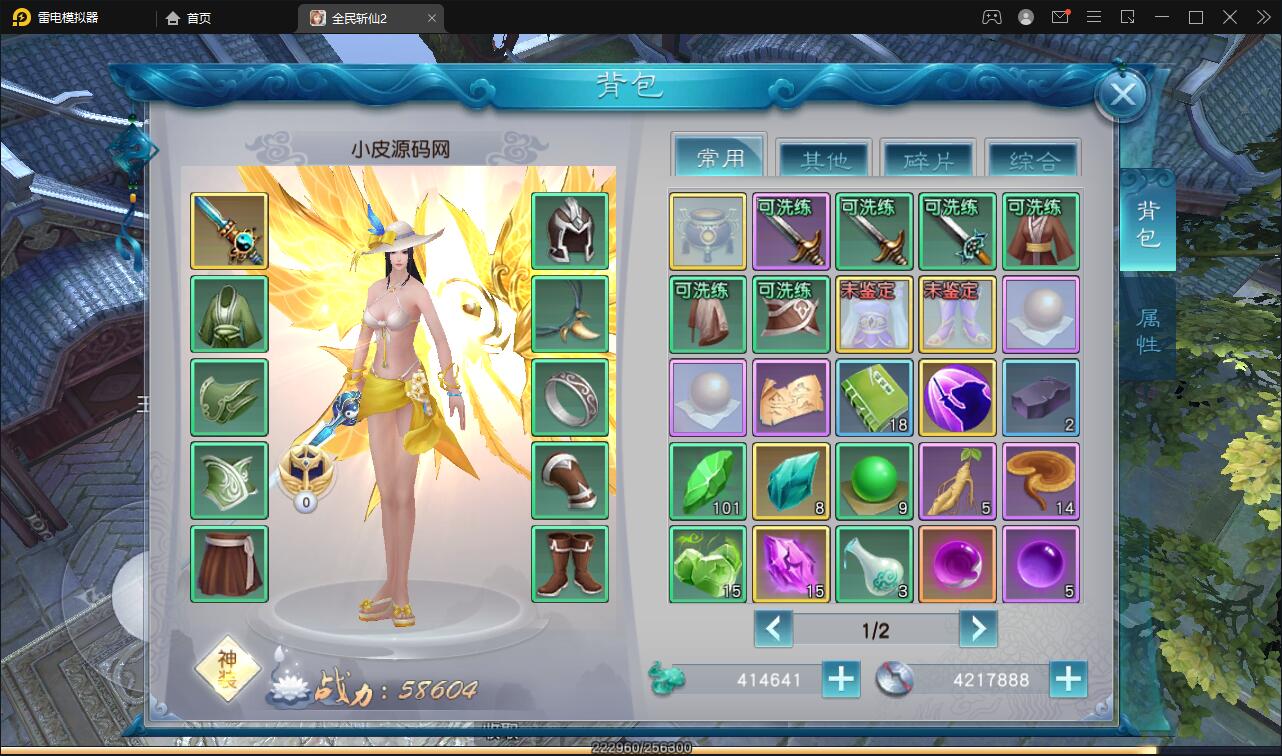This screenshot has height=756, width=1282.
Task: Add more silver coins with plus button
Action: pos(1068,680)
